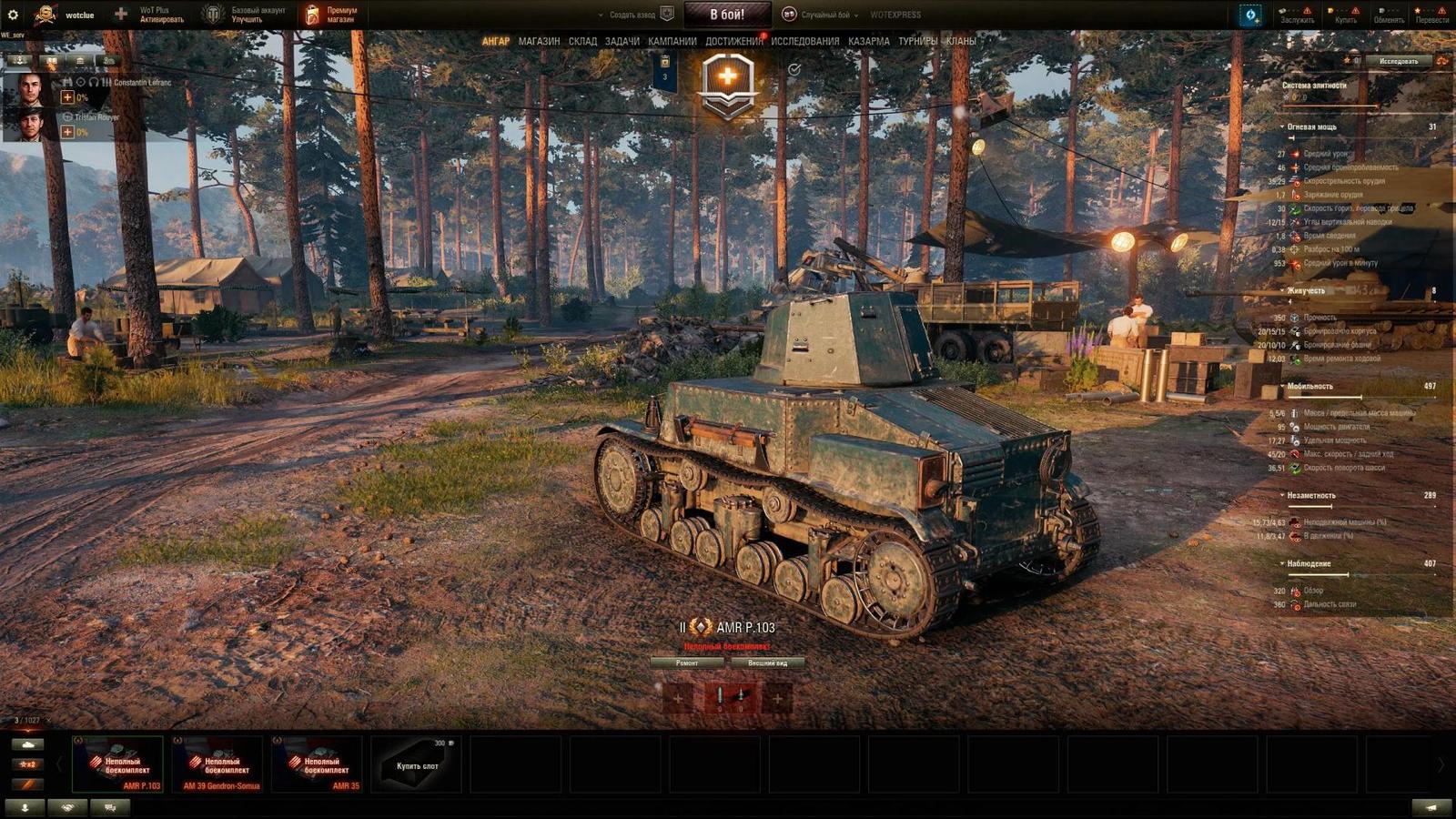Screen dimensions: 1456x819
Task: Toggle the tank filter icon above carousel
Action: pyautogui.click(x=27, y=743)
